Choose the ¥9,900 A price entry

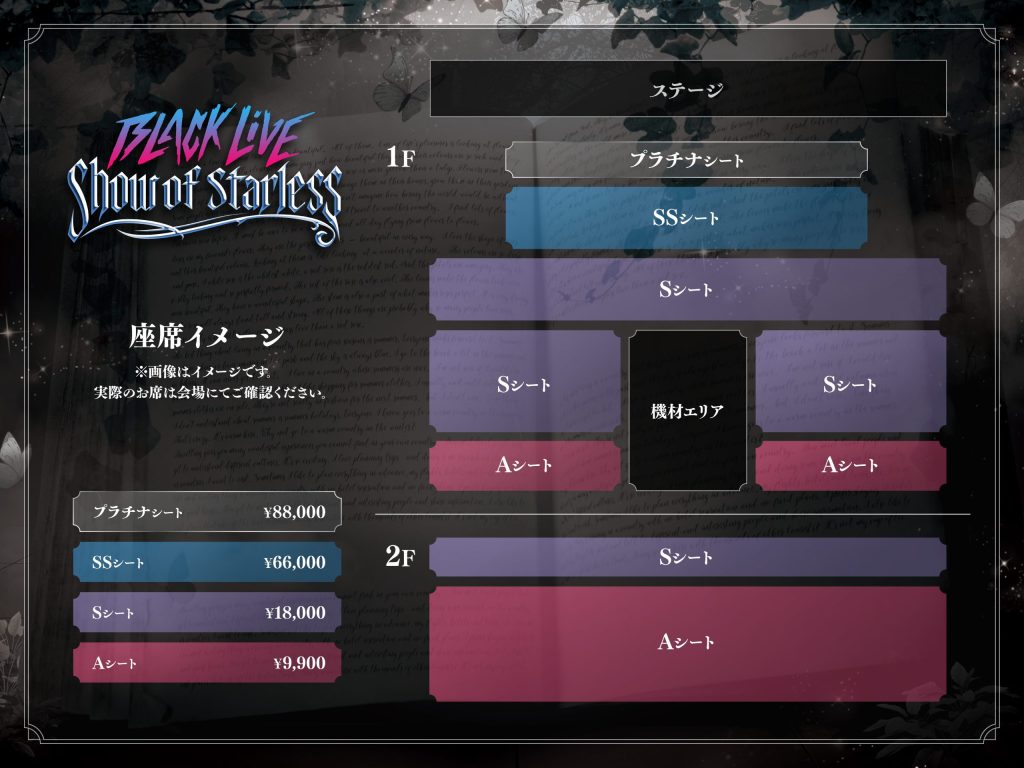[x=207, y=662]
